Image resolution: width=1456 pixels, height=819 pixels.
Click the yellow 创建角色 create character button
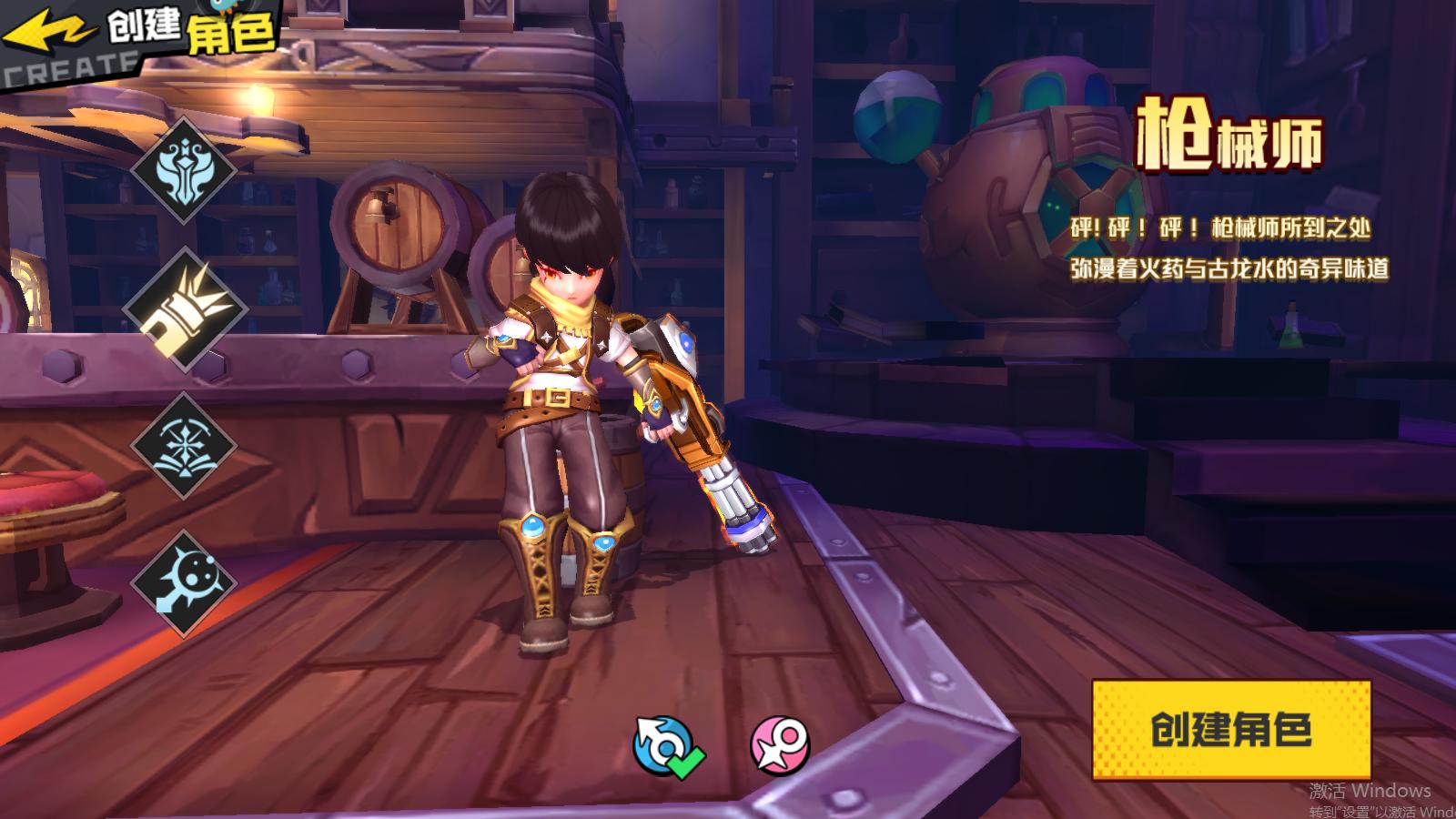(x=1230, y=730)
